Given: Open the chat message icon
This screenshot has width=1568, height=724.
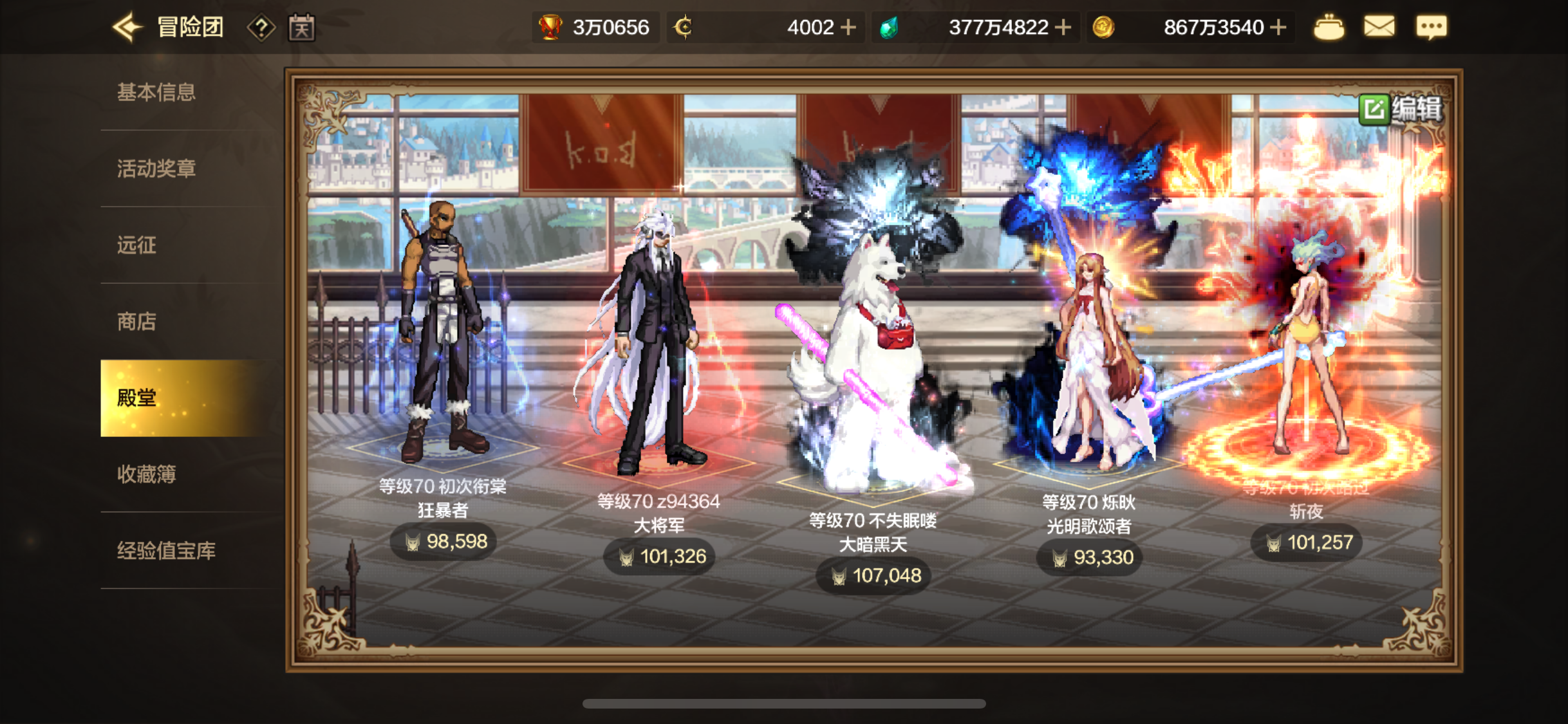Looking at the screenshot, I should click(x=1432, y=26).
